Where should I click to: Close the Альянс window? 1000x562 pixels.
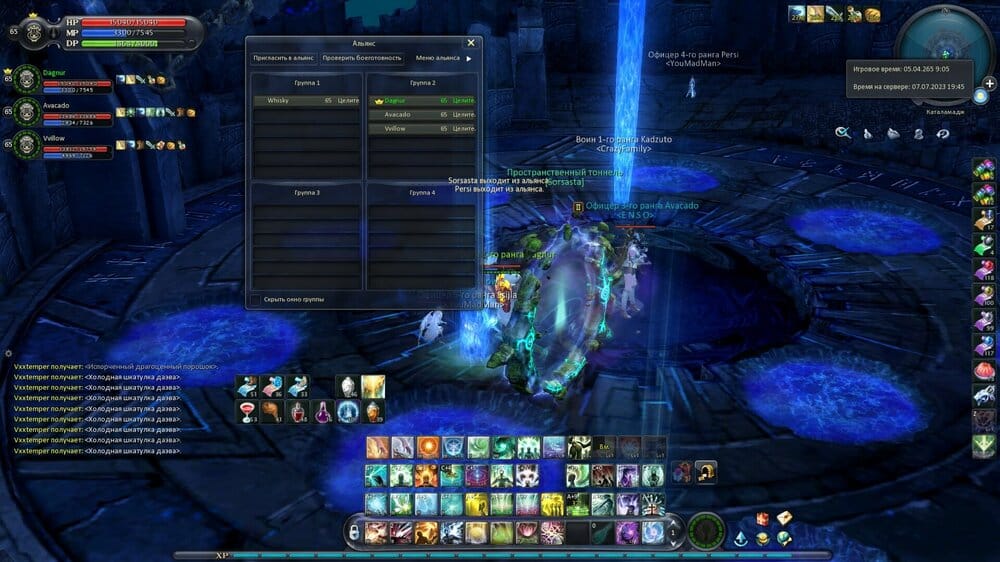[471, 43]
